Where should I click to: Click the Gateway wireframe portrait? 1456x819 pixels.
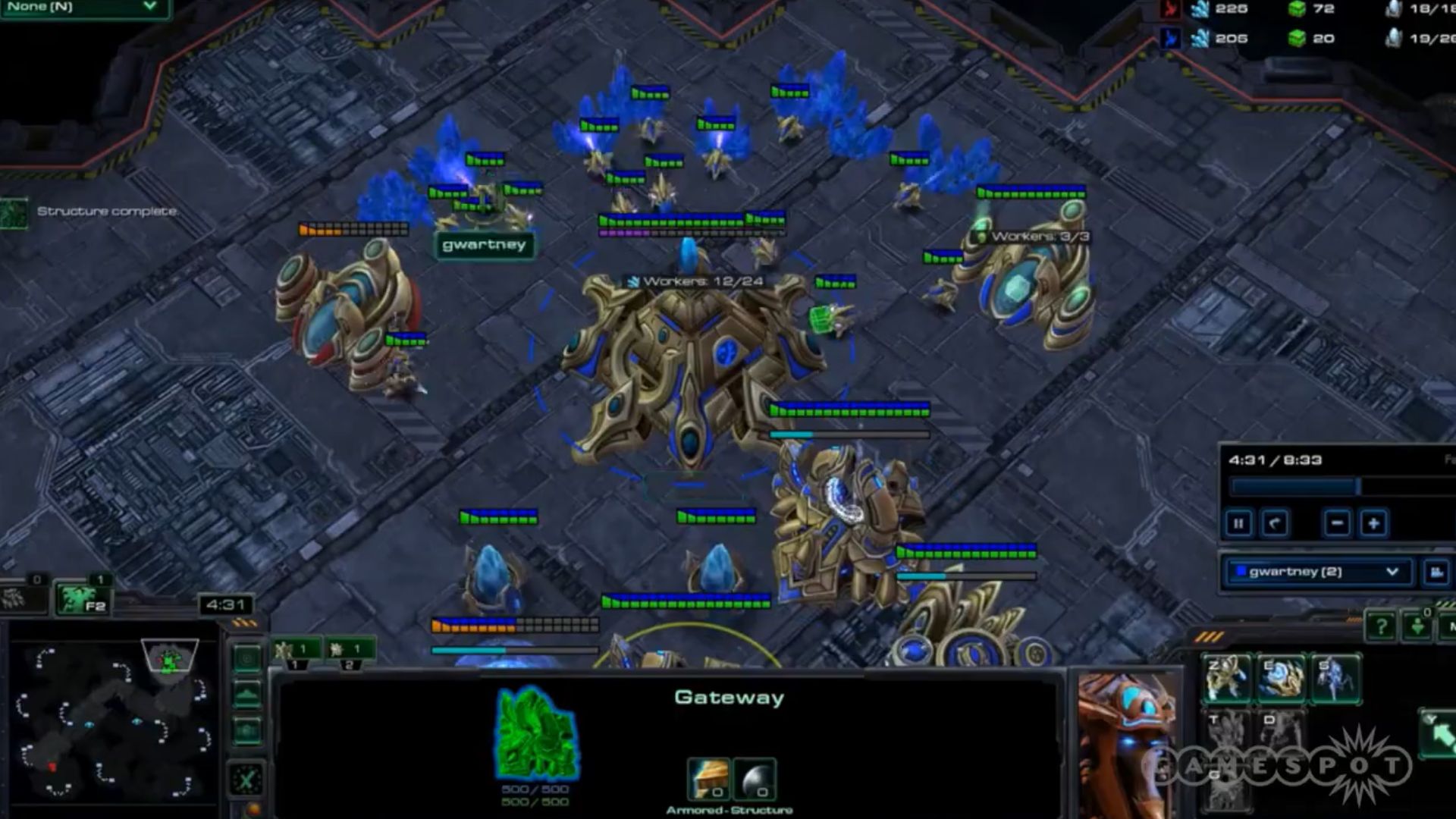(536, 734)
